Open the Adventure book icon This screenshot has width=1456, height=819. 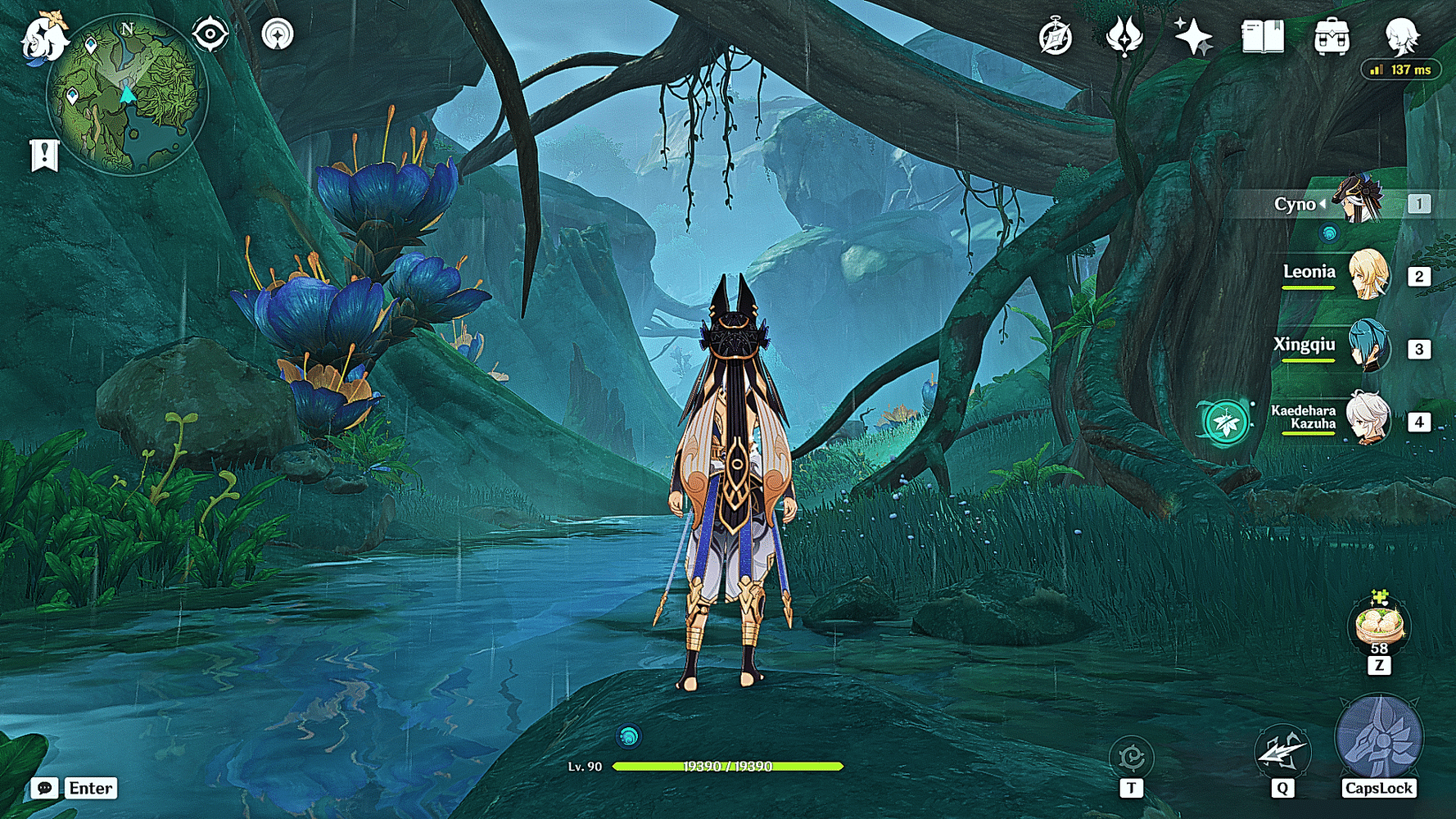(1262, 37)
